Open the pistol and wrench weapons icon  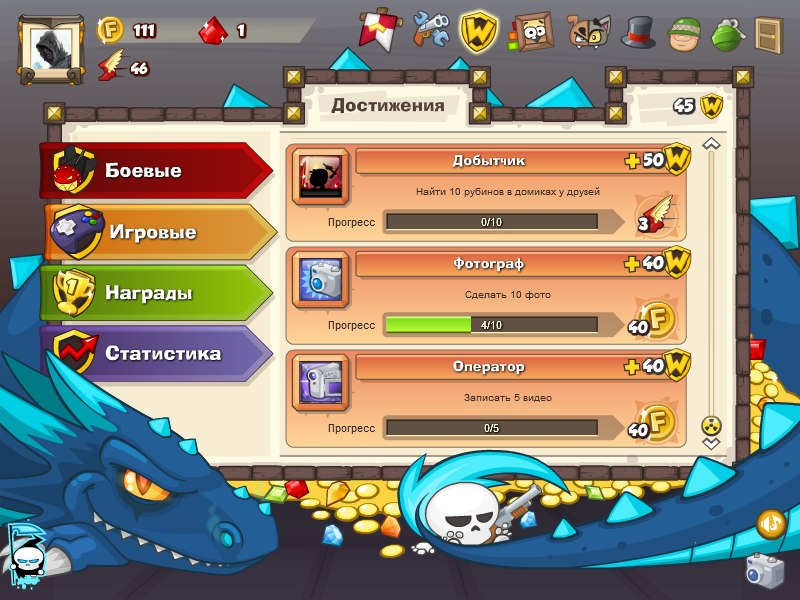click(x=431, y=30)
